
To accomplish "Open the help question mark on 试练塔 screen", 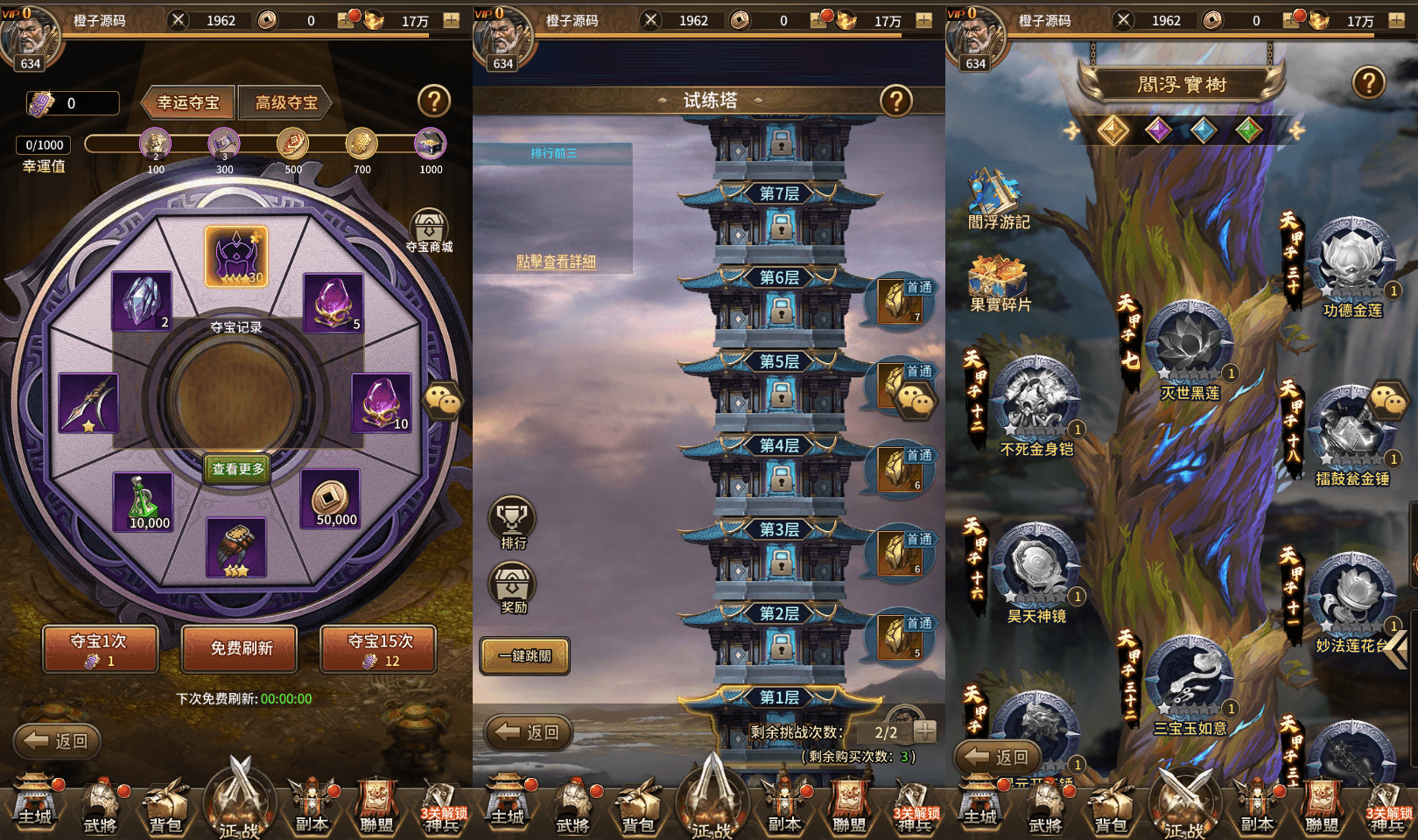I will (895, 101).
